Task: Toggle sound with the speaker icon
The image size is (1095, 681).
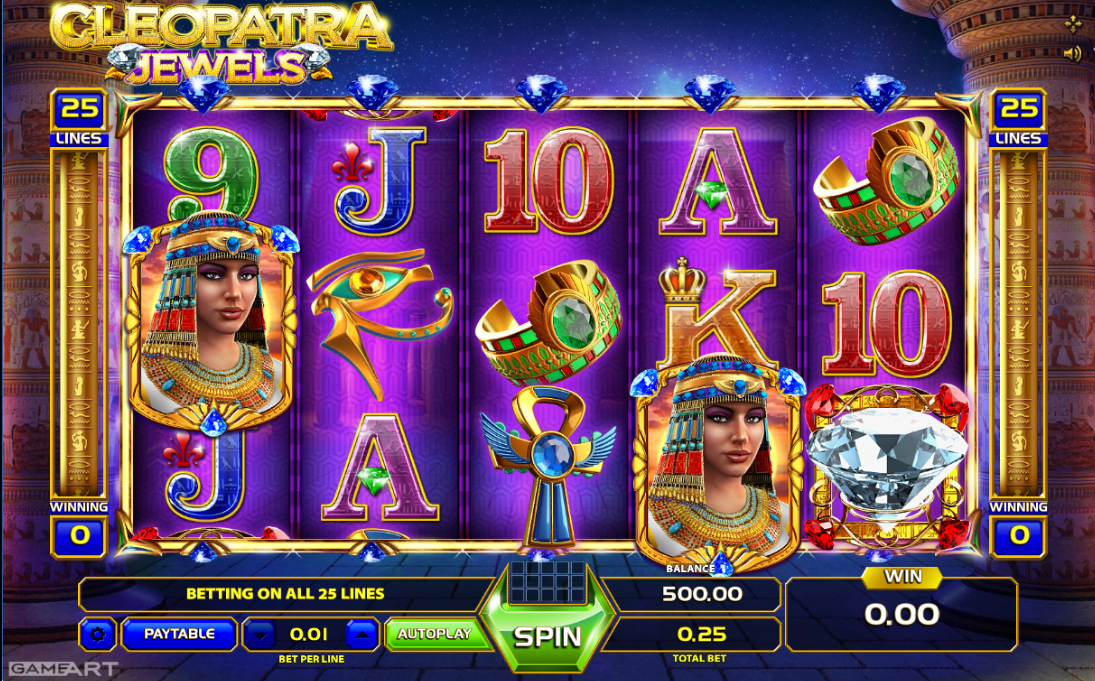Action: [x=1072, y=53]
